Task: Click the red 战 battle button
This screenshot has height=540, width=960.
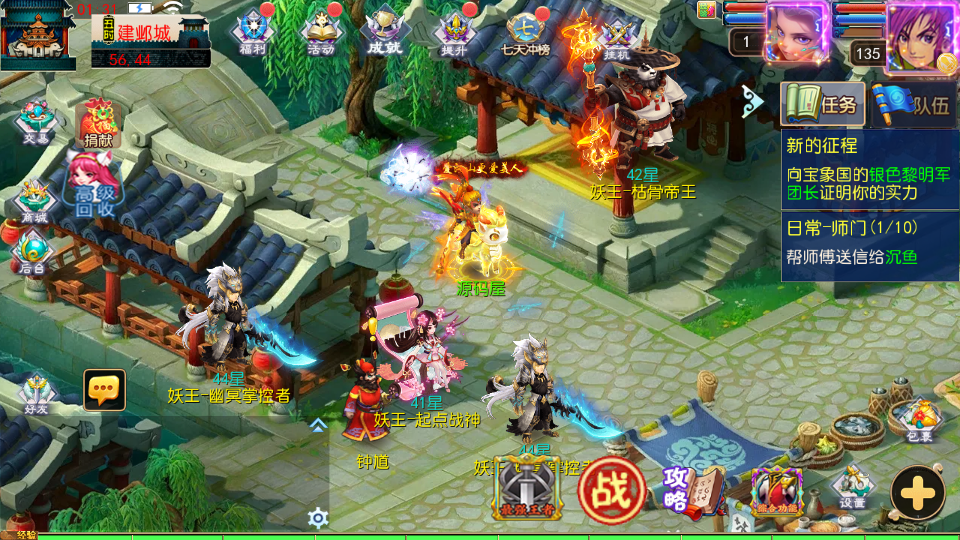Action: (611, 491)
